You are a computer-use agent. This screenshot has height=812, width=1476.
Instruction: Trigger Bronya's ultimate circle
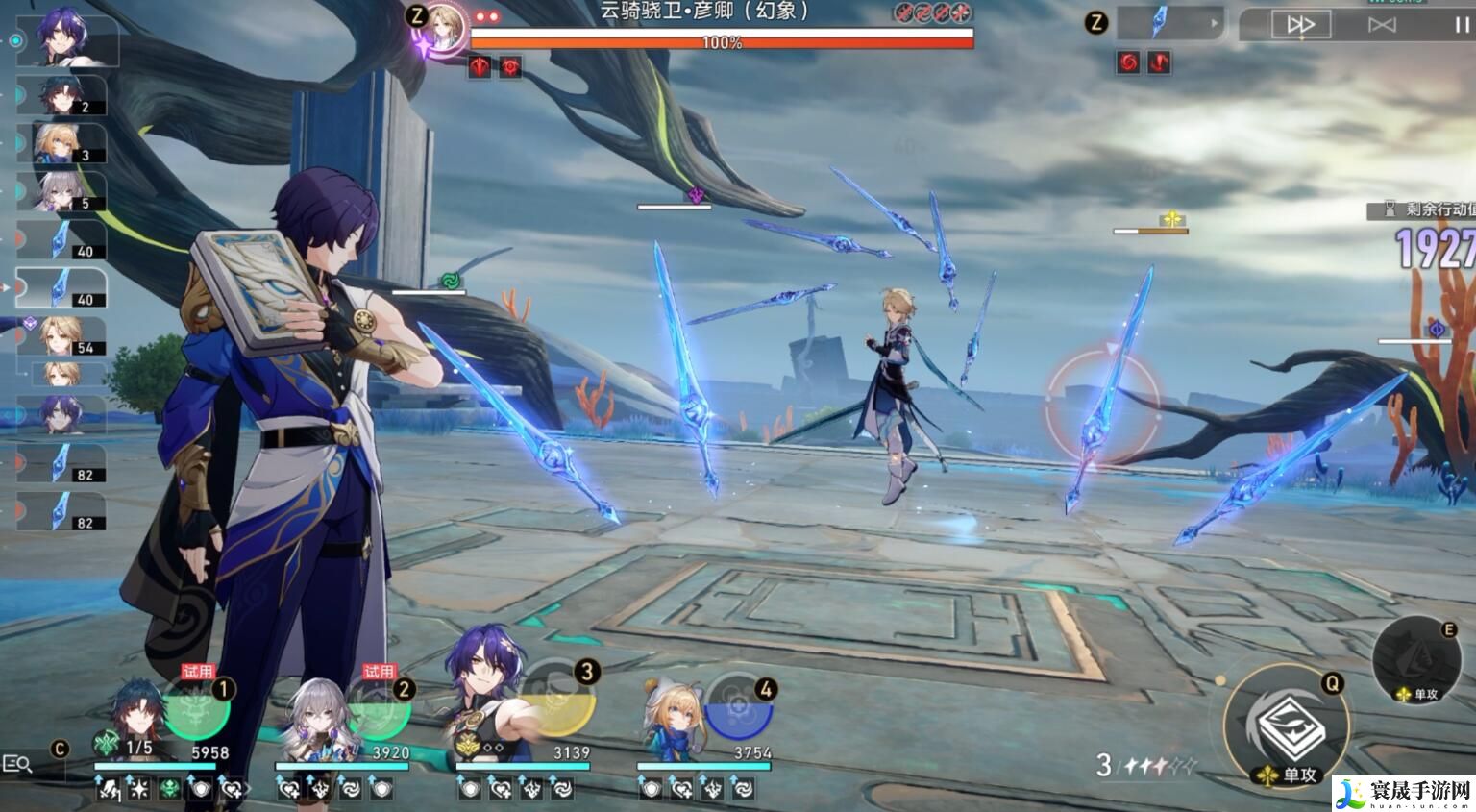(379, 709)
